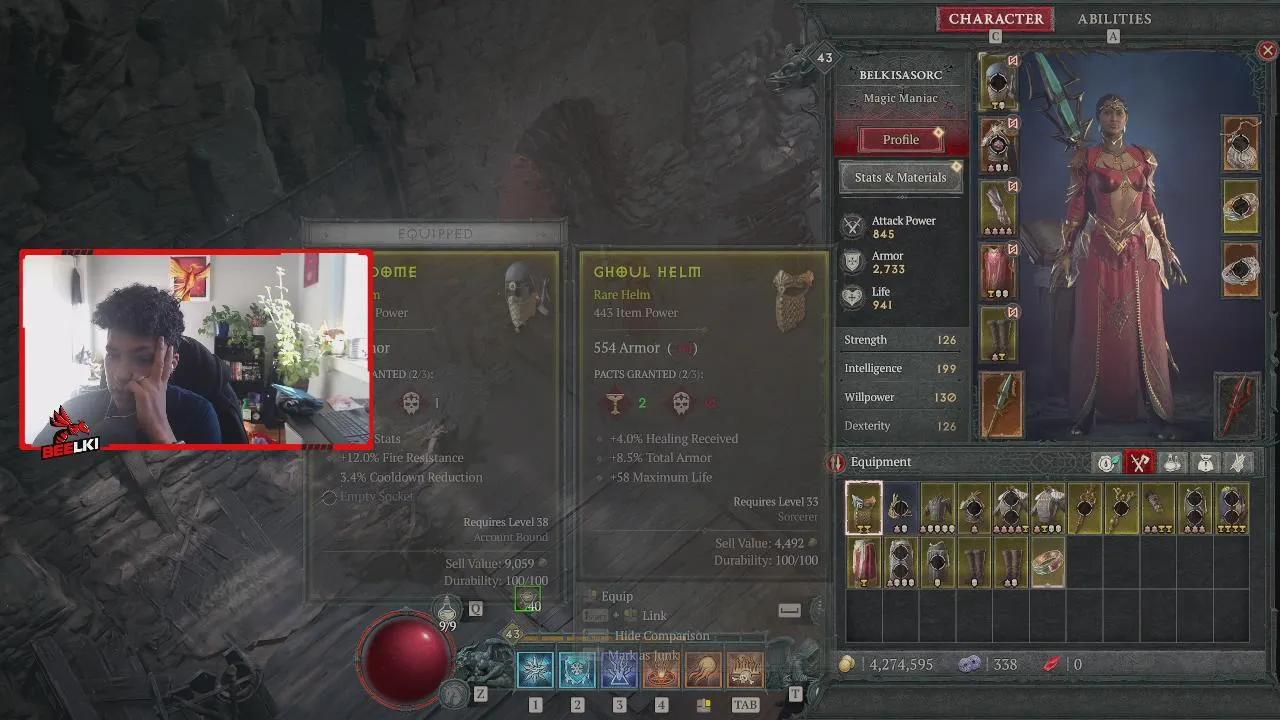This screenshot has width=1280, height=720.
Task: Open the money bag inventory tab
Action: [x=1205, y=462]
